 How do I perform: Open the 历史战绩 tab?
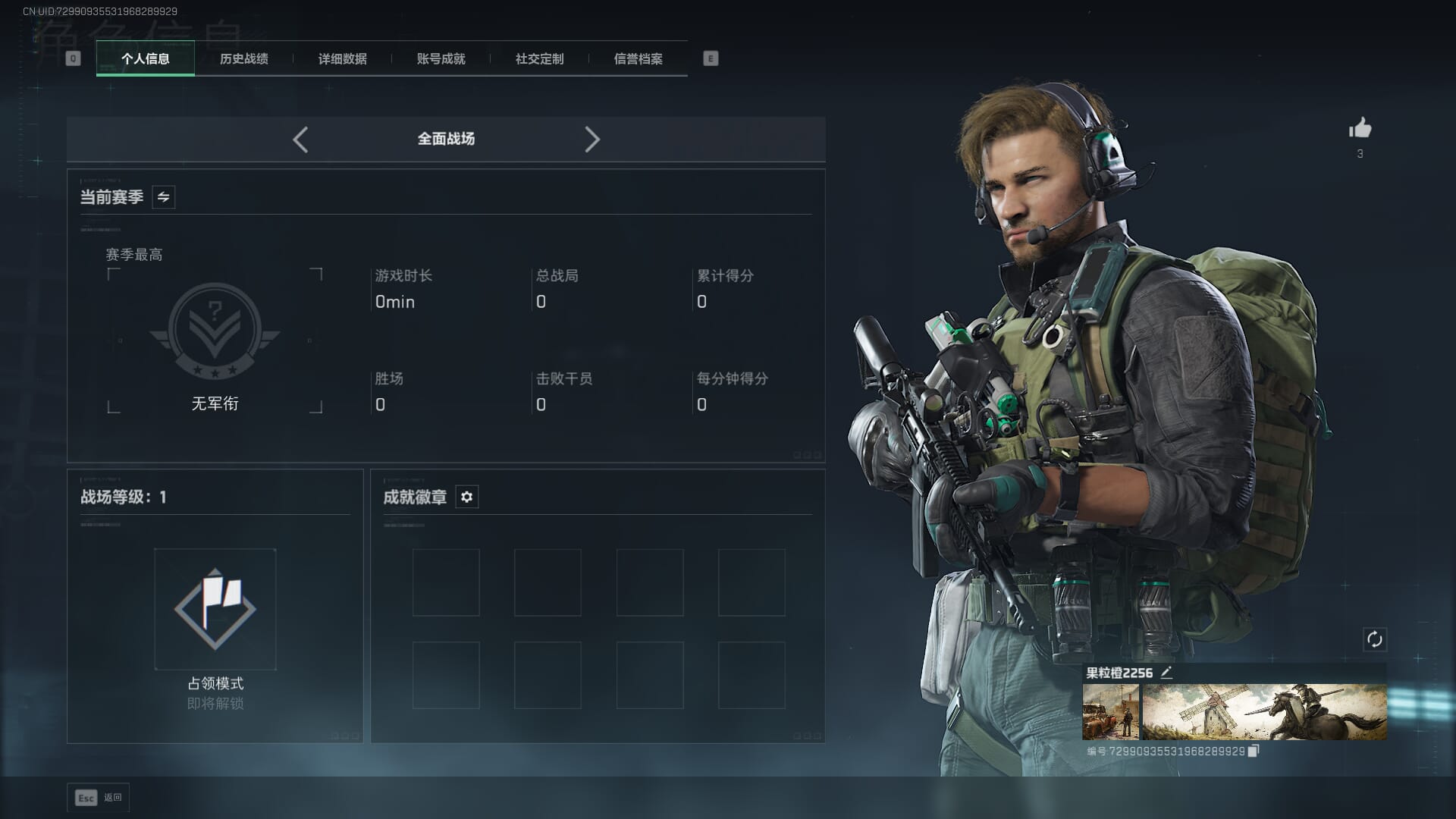click(243, 58)
